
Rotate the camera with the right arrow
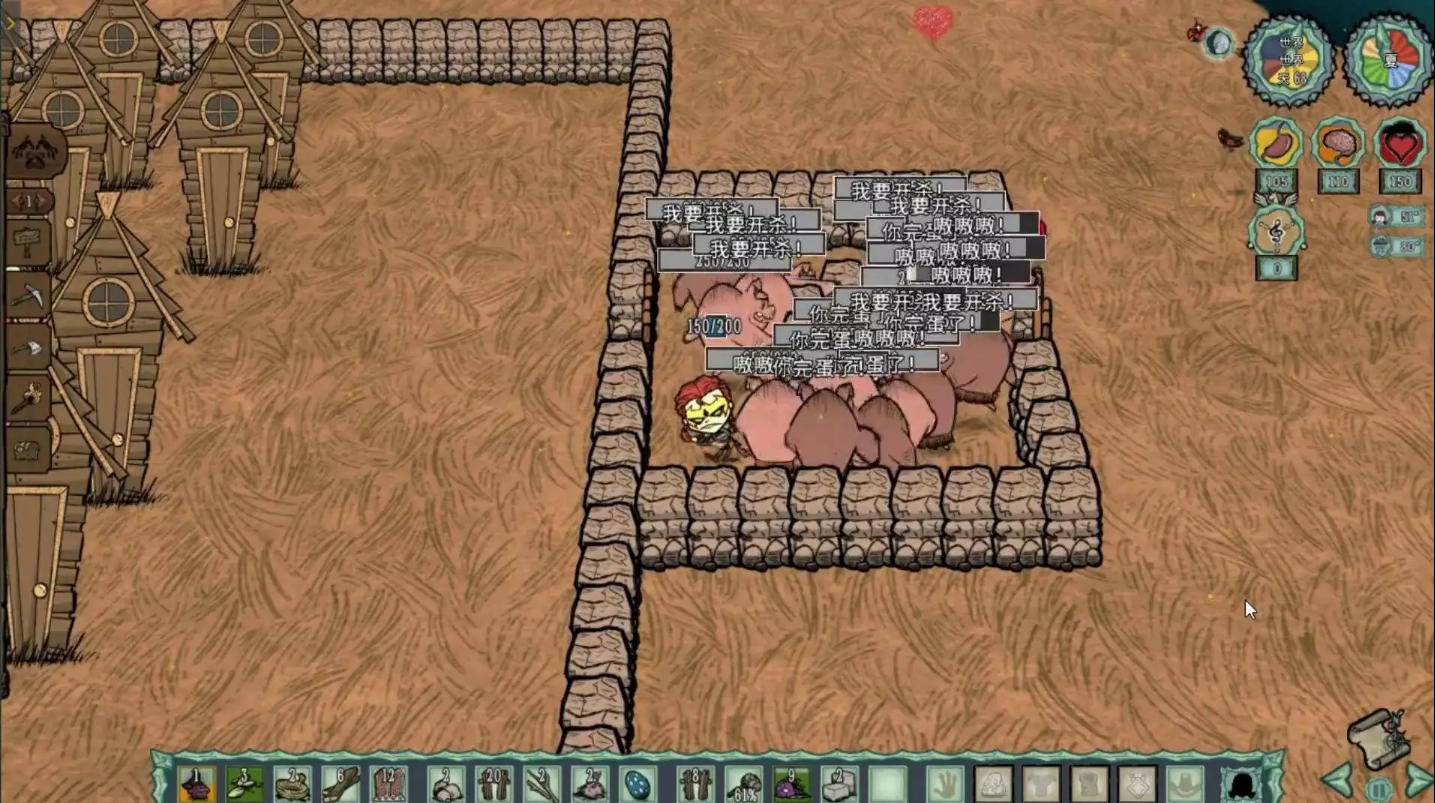coord(1418,781)
